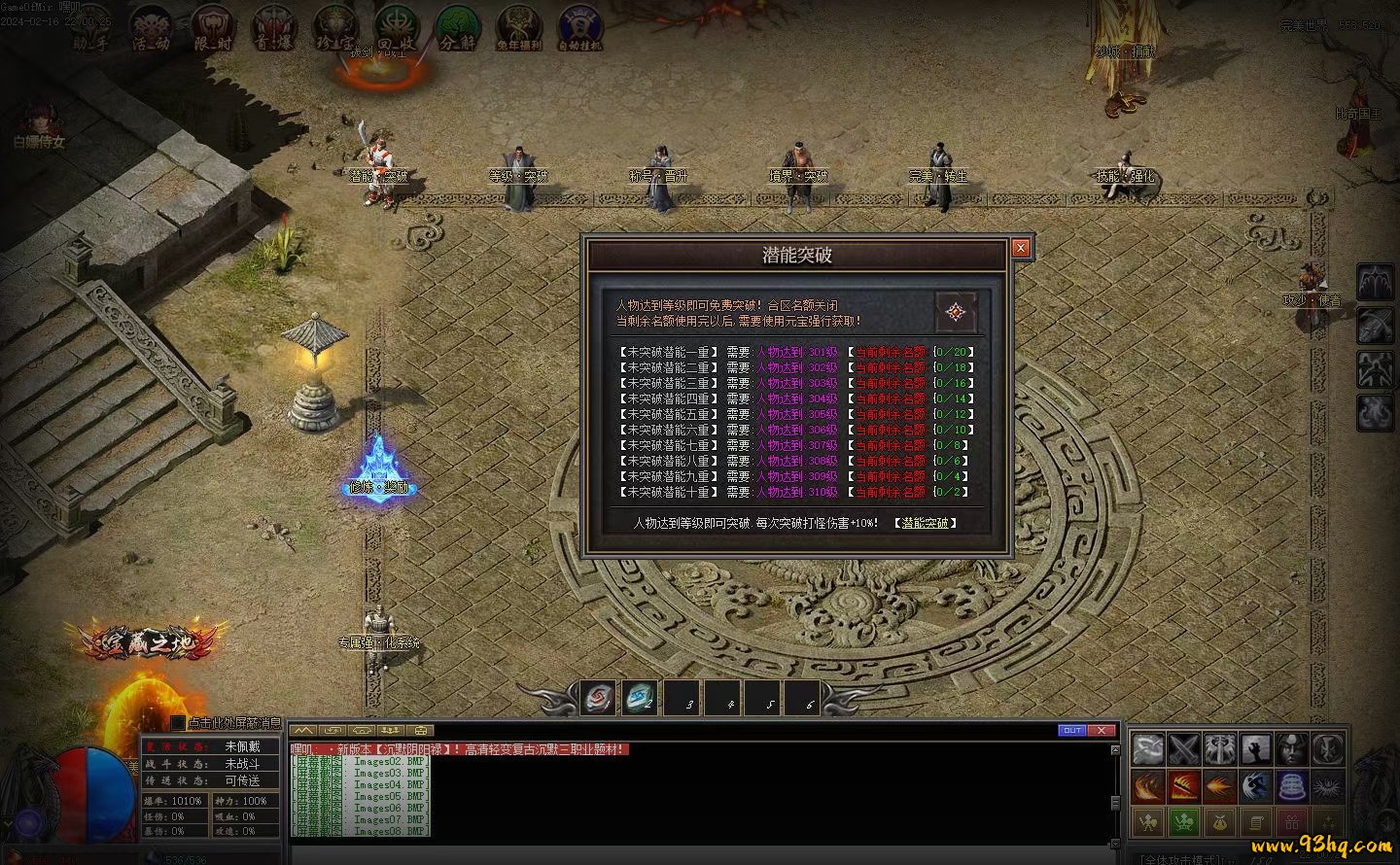
Task: Select the crossed swords skill icon
Action: coord(1184,749)
